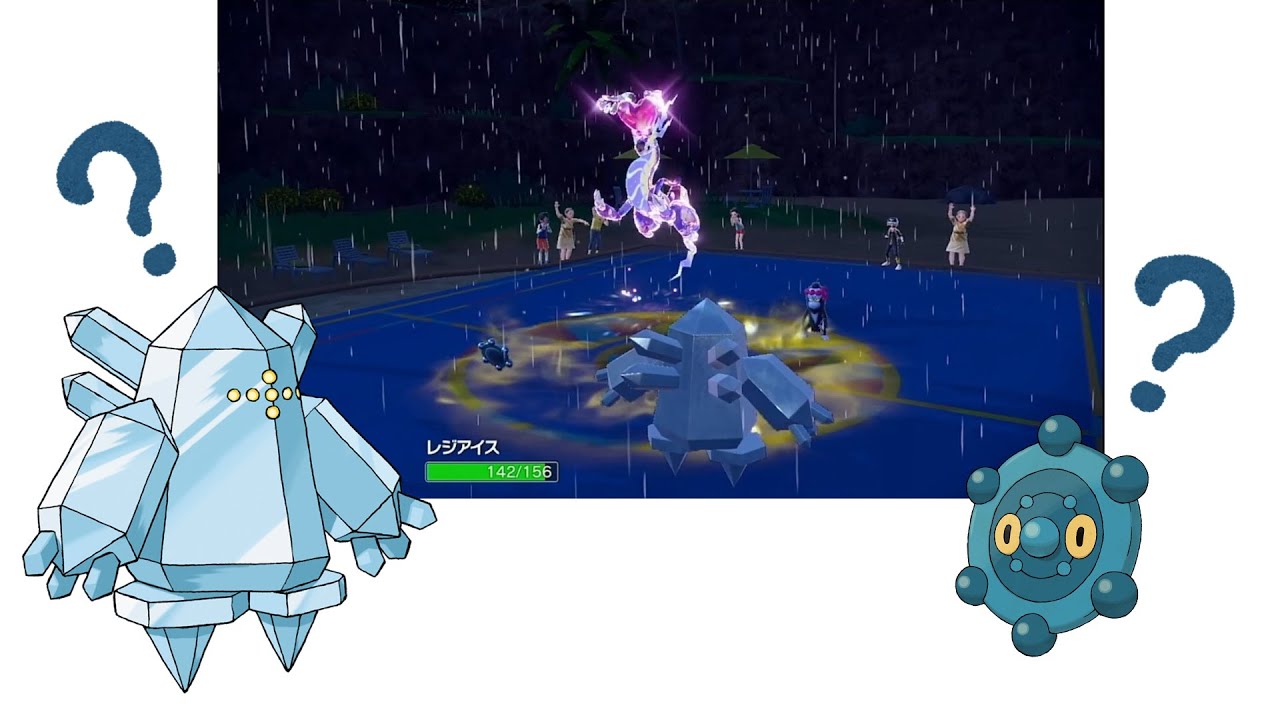Click the レジアイス name label
1280x720 pixels.
coord(465,446)
